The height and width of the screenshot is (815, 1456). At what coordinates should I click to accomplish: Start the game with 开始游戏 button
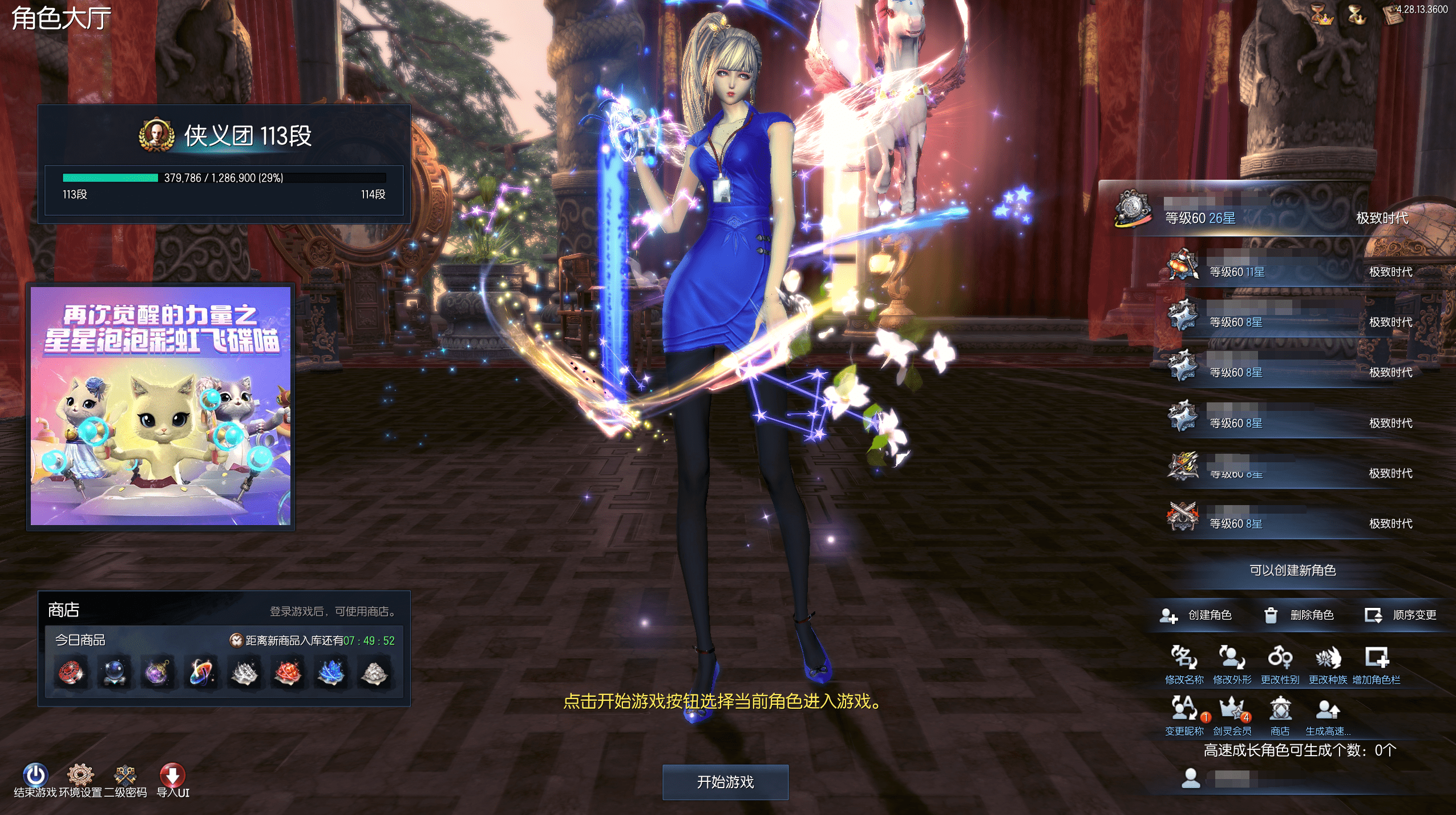point(725,782)
